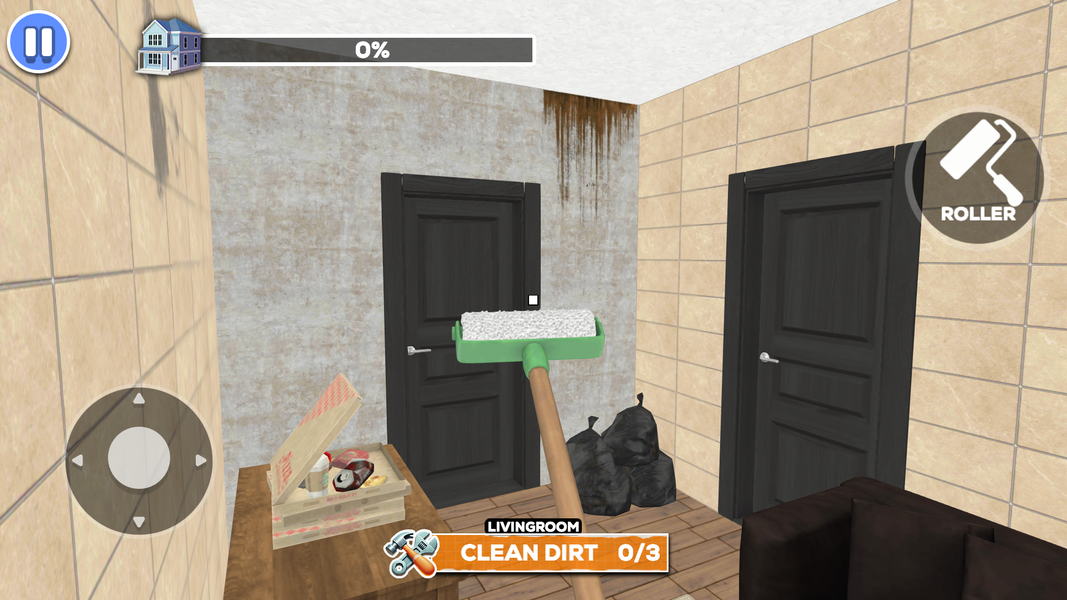
Task: Tap the virtual joystick's down arrow
Action: point(139,521)
